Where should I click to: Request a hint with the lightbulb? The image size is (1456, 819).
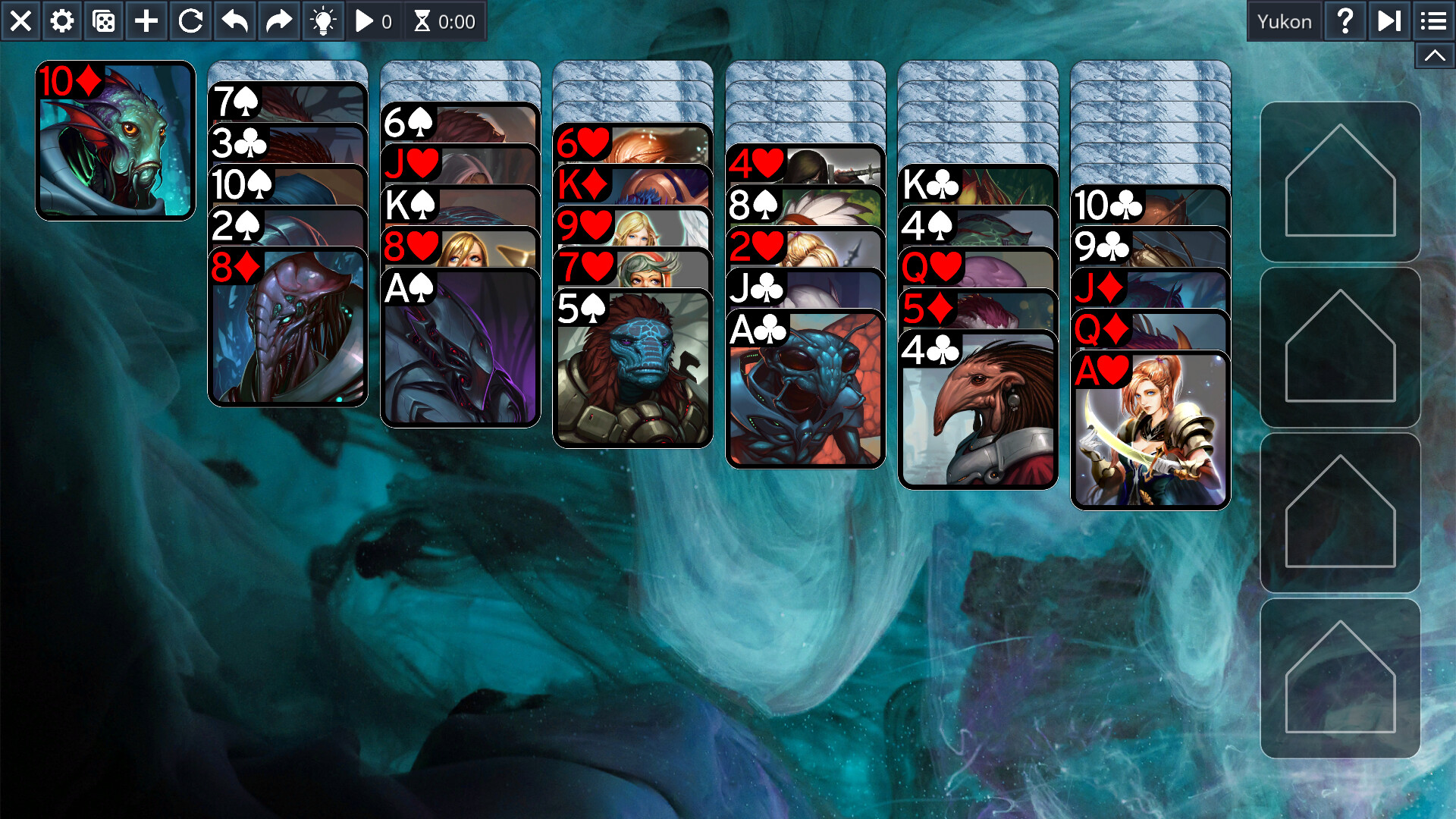323,20
